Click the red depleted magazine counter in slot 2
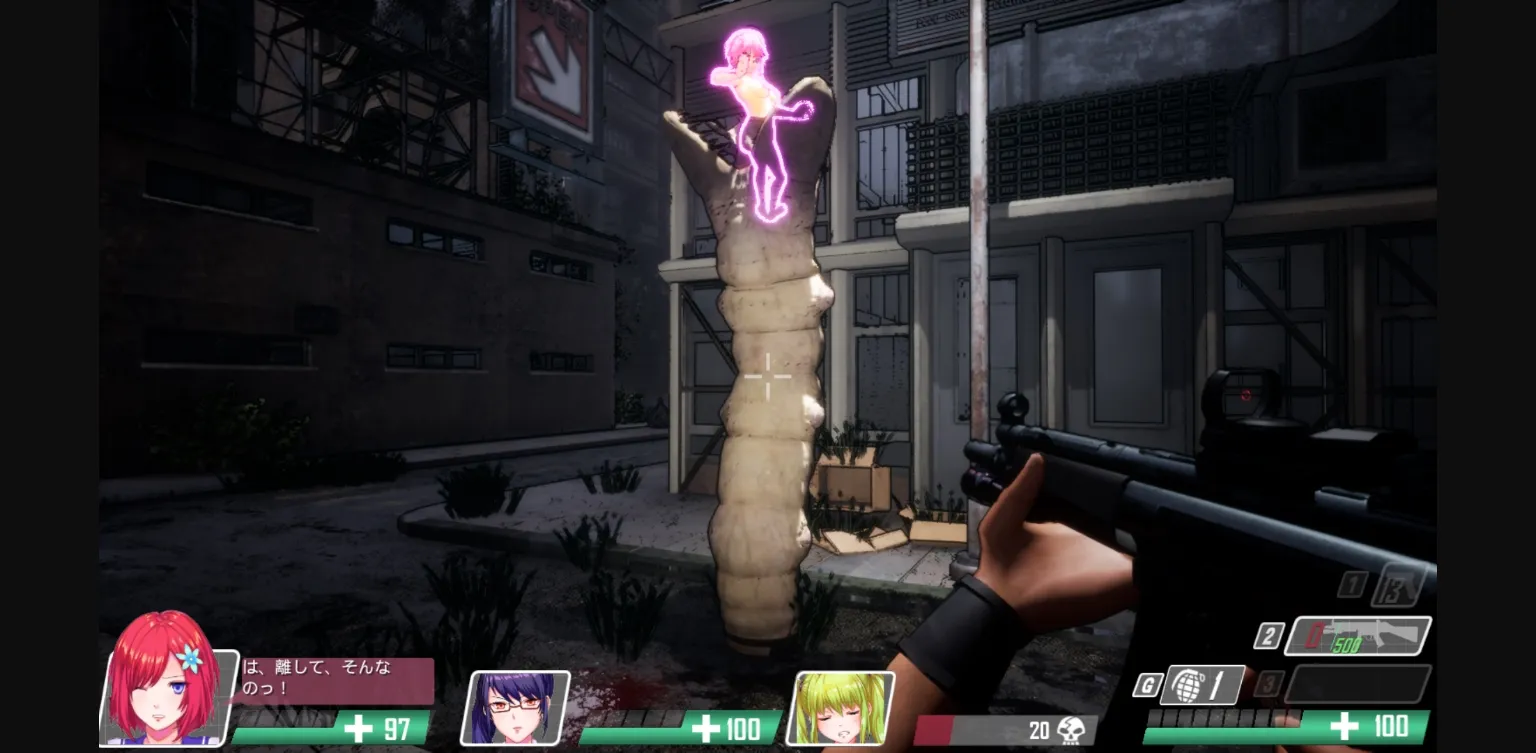Viewport: 1536px width, 753px height. pos(1311,634)
